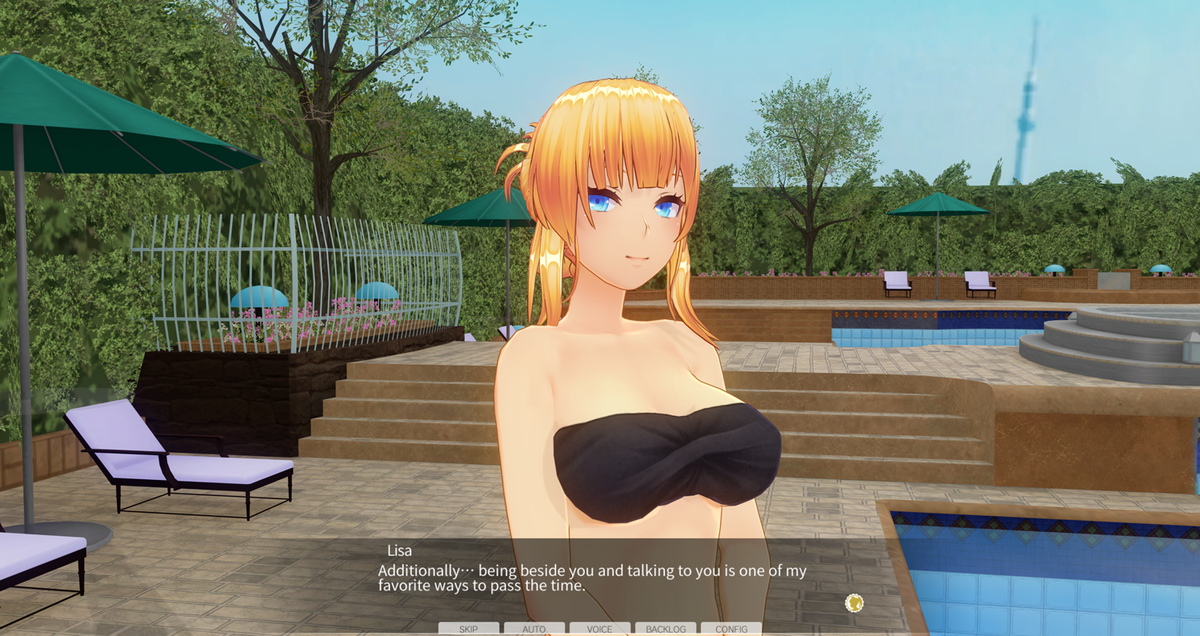This screenshot has height=636, width=1200.
Task: Open the BACKLOG history
Action: pos(665,628)
